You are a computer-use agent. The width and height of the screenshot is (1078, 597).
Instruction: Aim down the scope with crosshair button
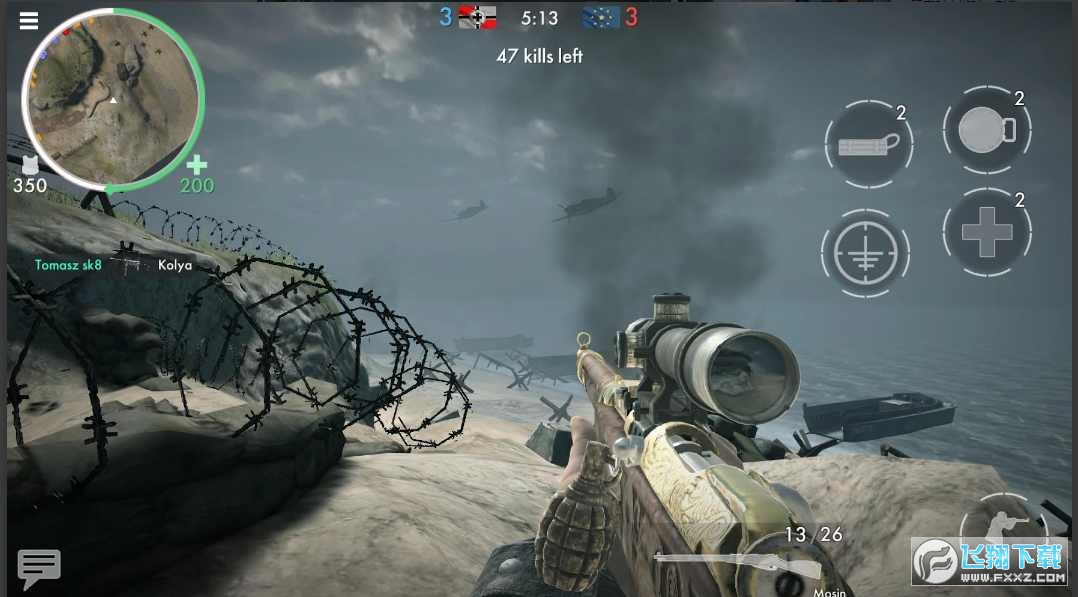point(866,252)
